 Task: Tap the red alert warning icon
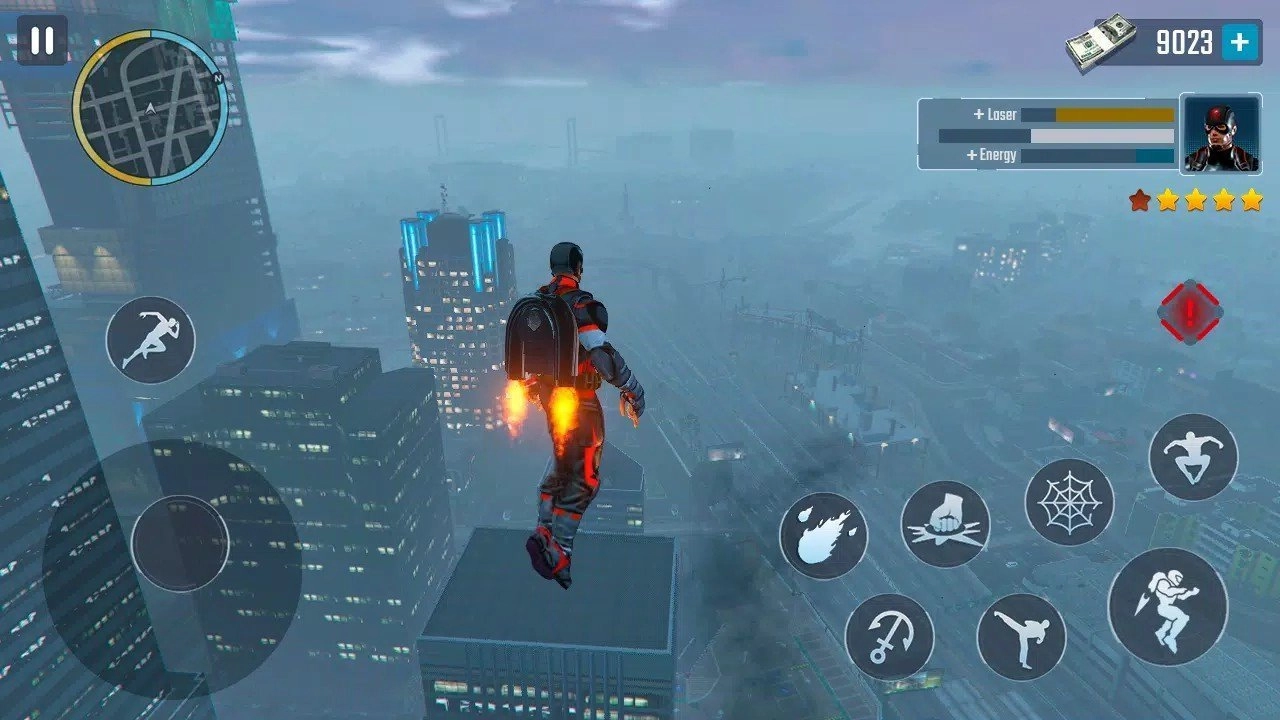(1190, 311)
